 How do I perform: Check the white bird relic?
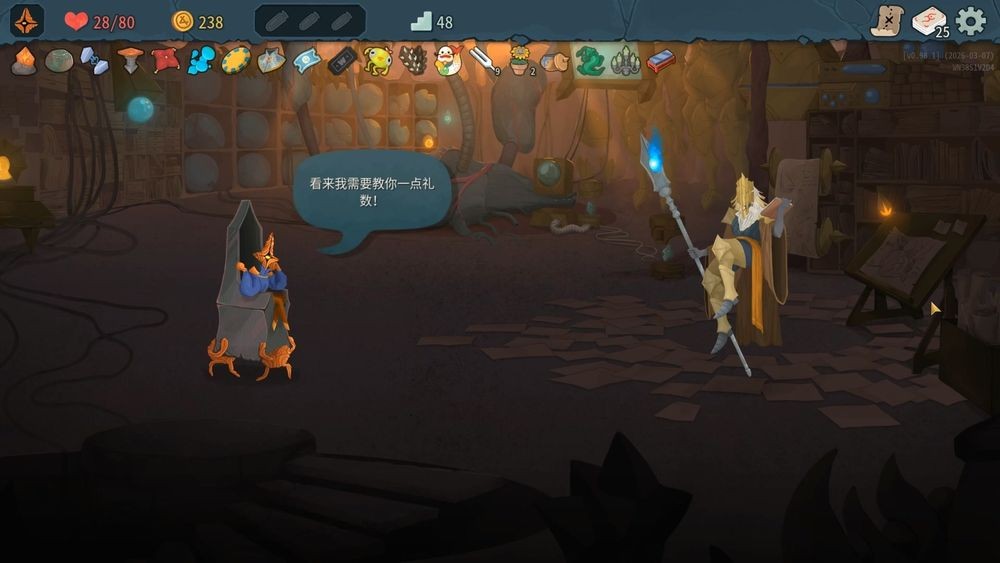click(448, 61)
